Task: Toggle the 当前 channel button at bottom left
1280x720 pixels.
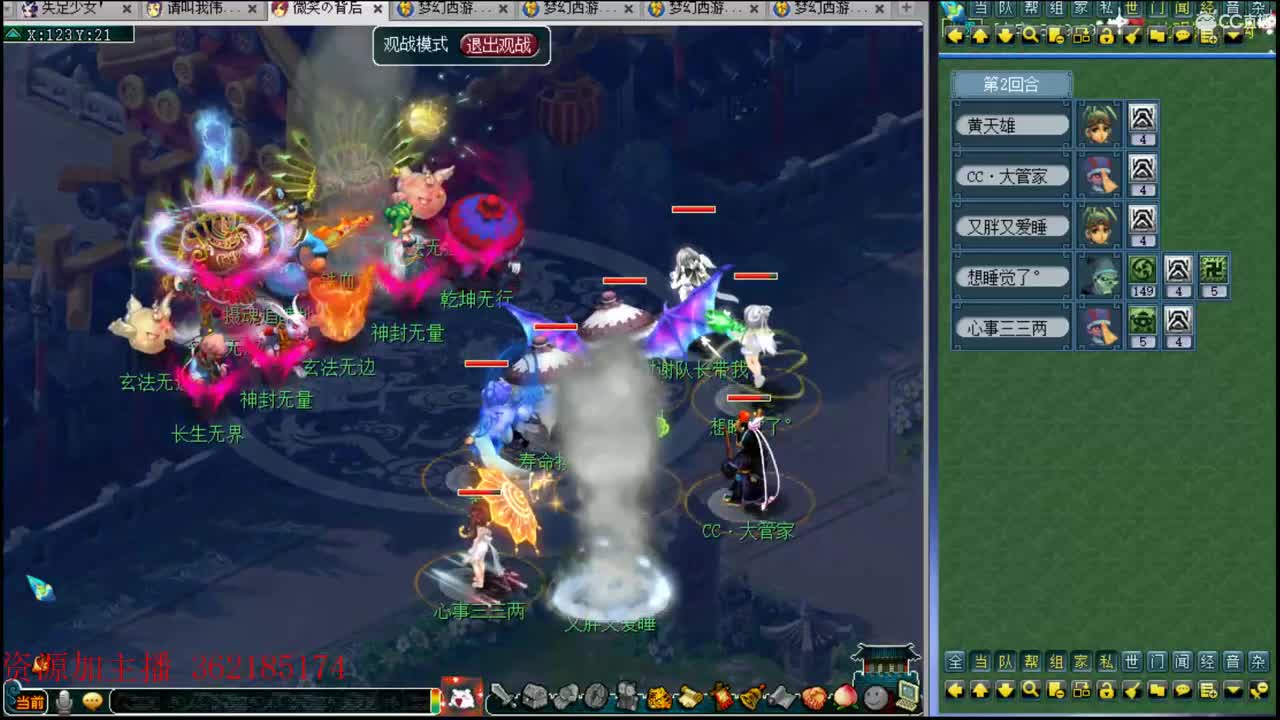Action: [30, 701]
